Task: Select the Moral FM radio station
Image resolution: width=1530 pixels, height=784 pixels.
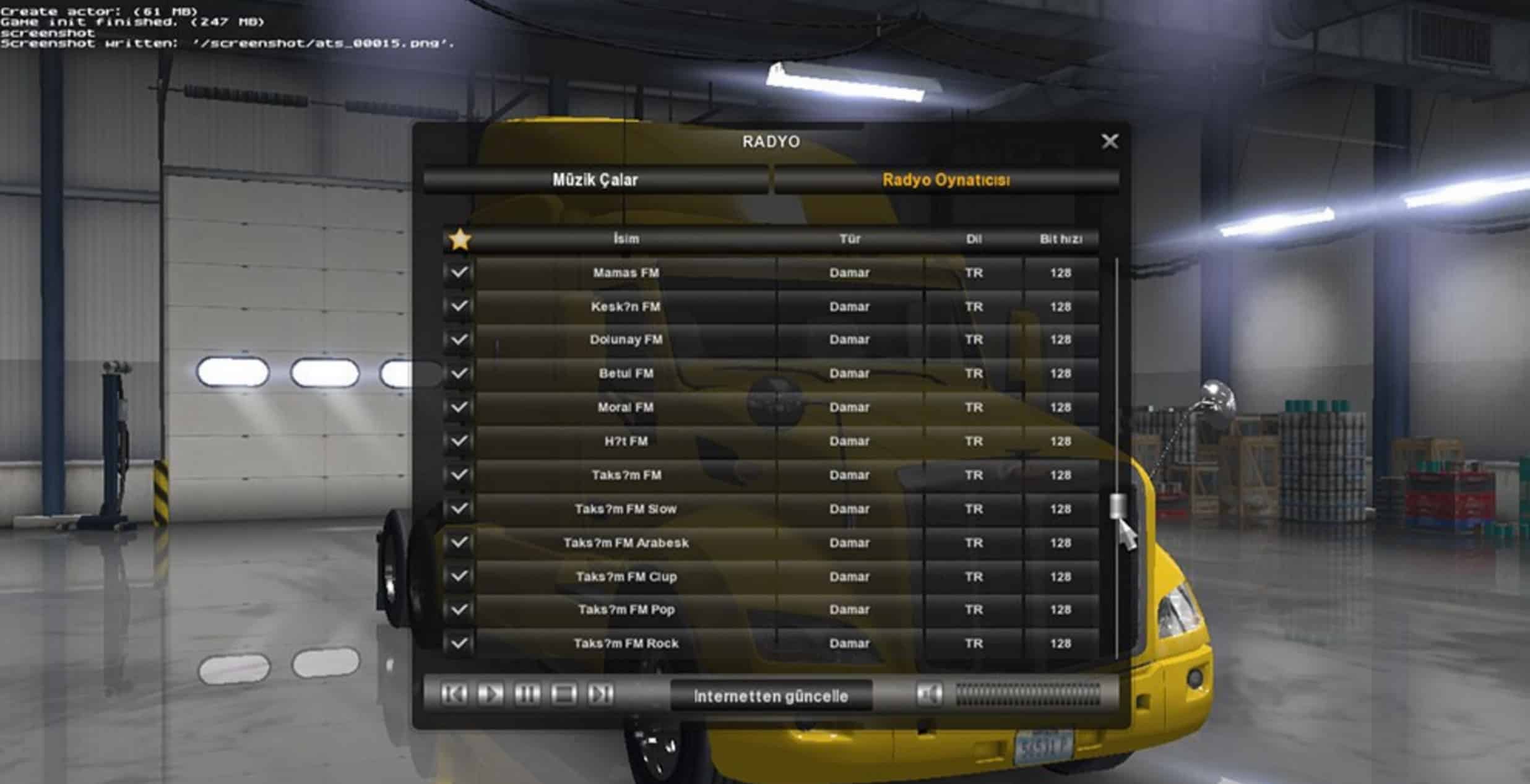Action: tap(626, 407)
